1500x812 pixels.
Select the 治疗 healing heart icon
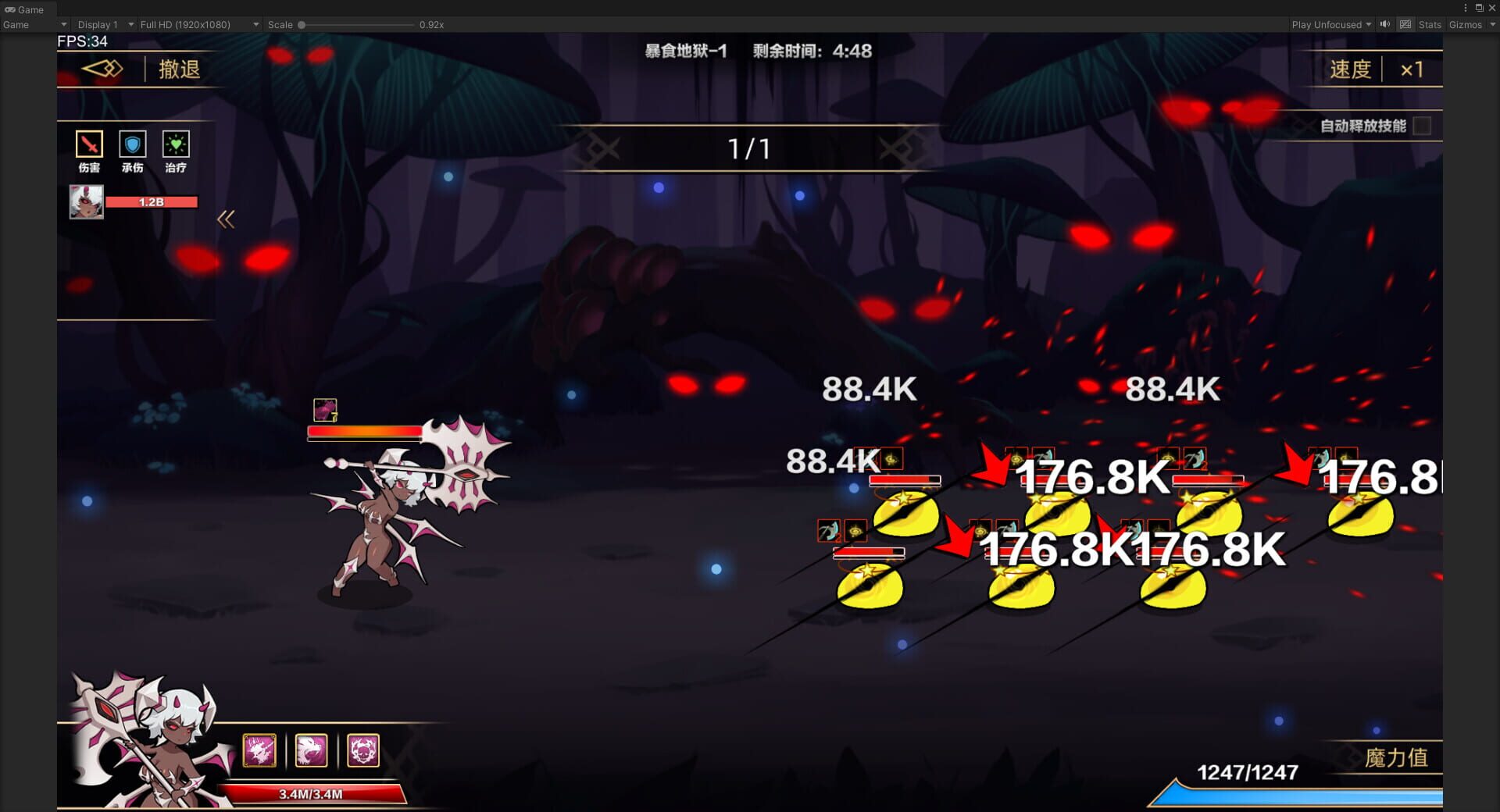coord(176,144)
